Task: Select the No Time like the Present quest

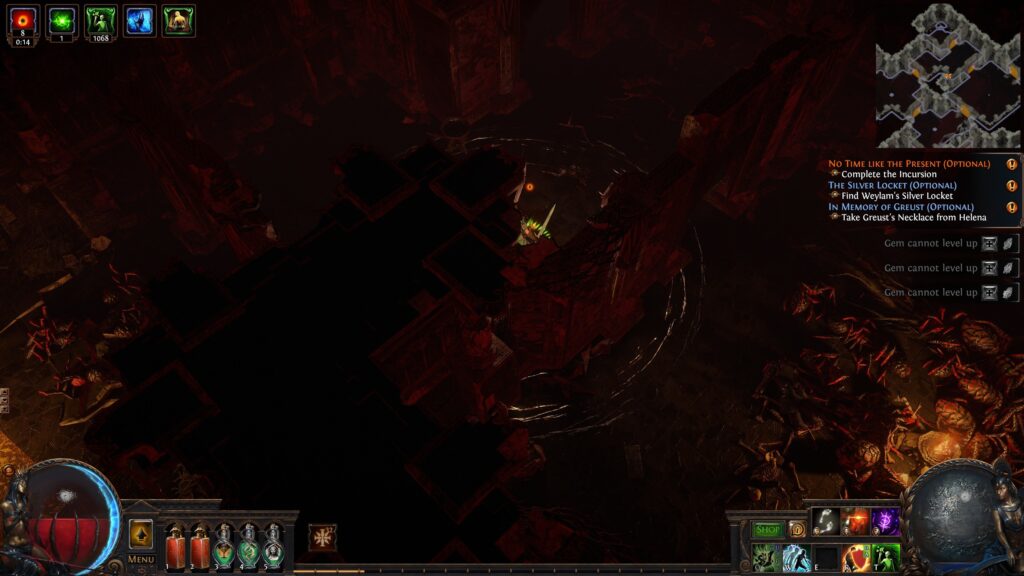Action: point(909,163)
